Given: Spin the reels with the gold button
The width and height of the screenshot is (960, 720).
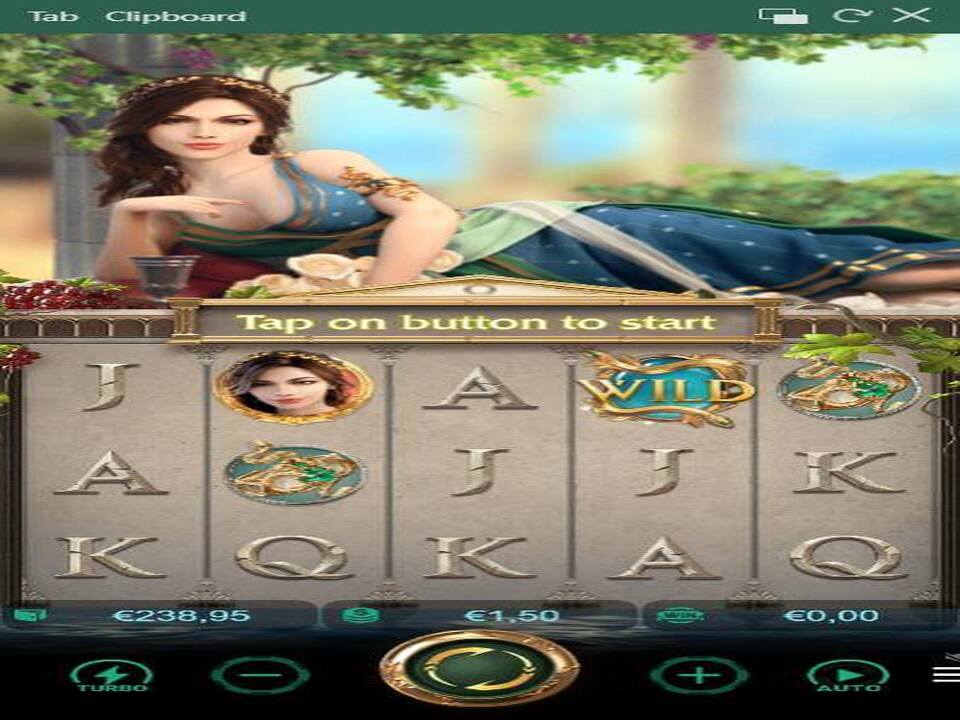Looking at the screenshot, I should click(479, 668).
